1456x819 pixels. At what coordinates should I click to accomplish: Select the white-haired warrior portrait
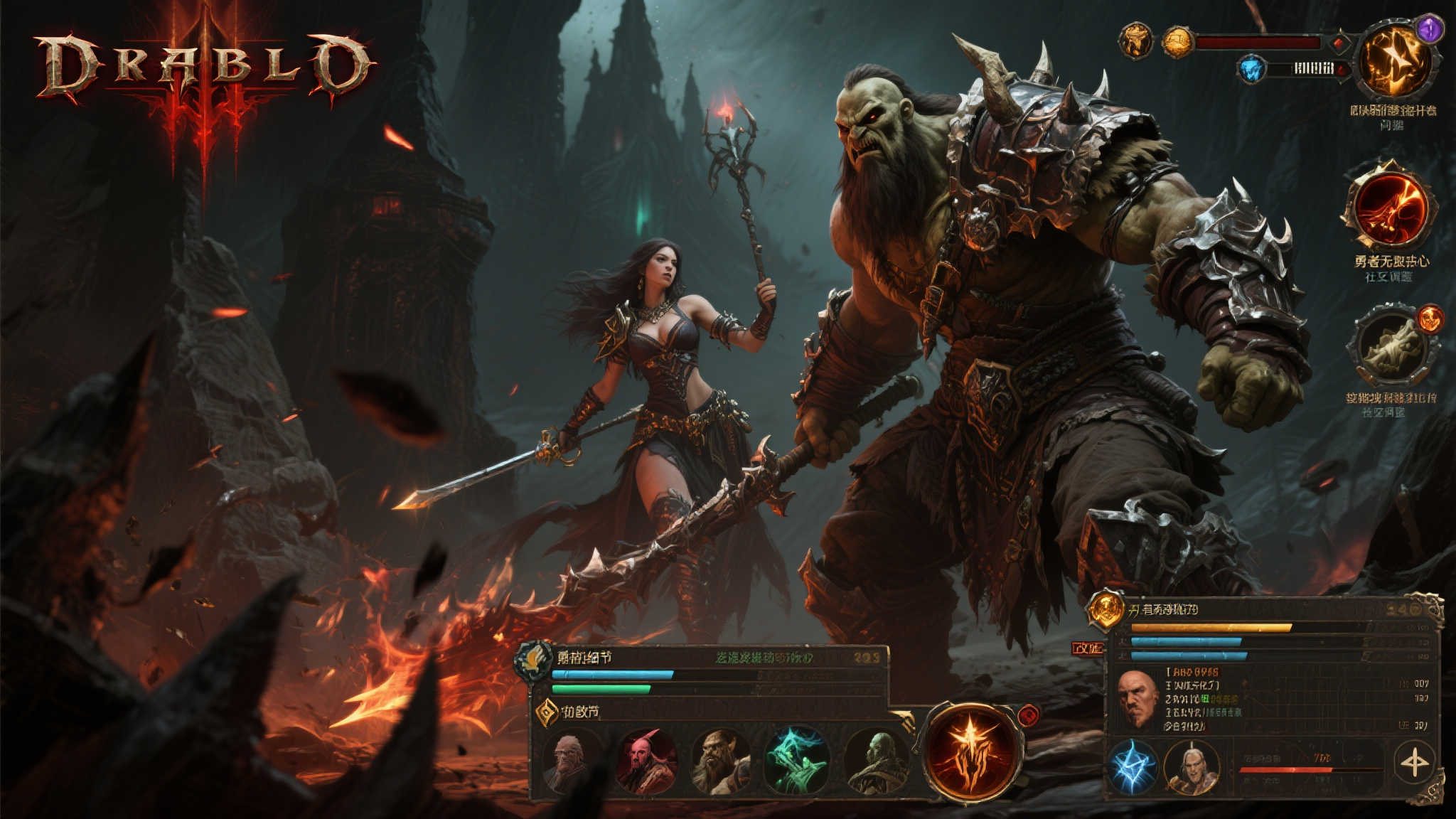point(1192,767)
